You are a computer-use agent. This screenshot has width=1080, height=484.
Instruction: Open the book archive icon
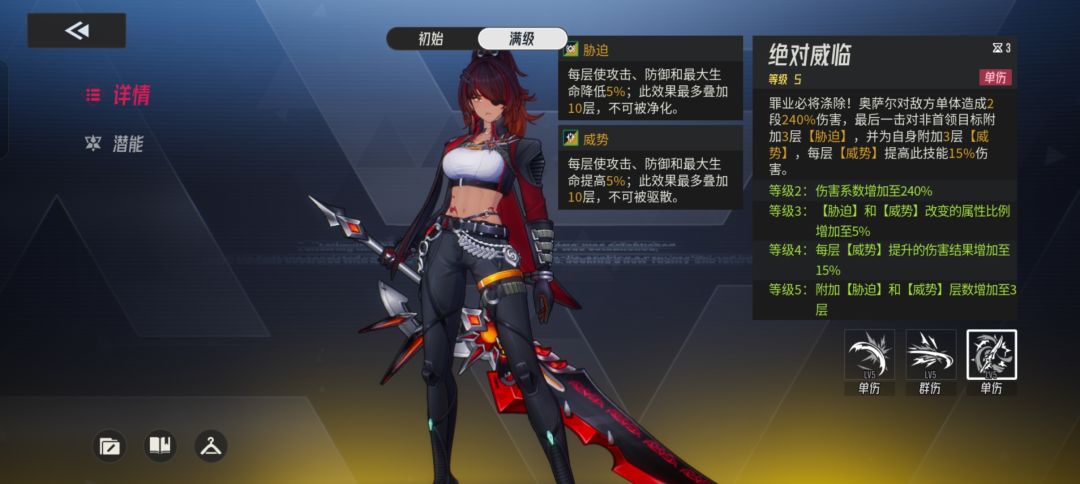(160, 446)
